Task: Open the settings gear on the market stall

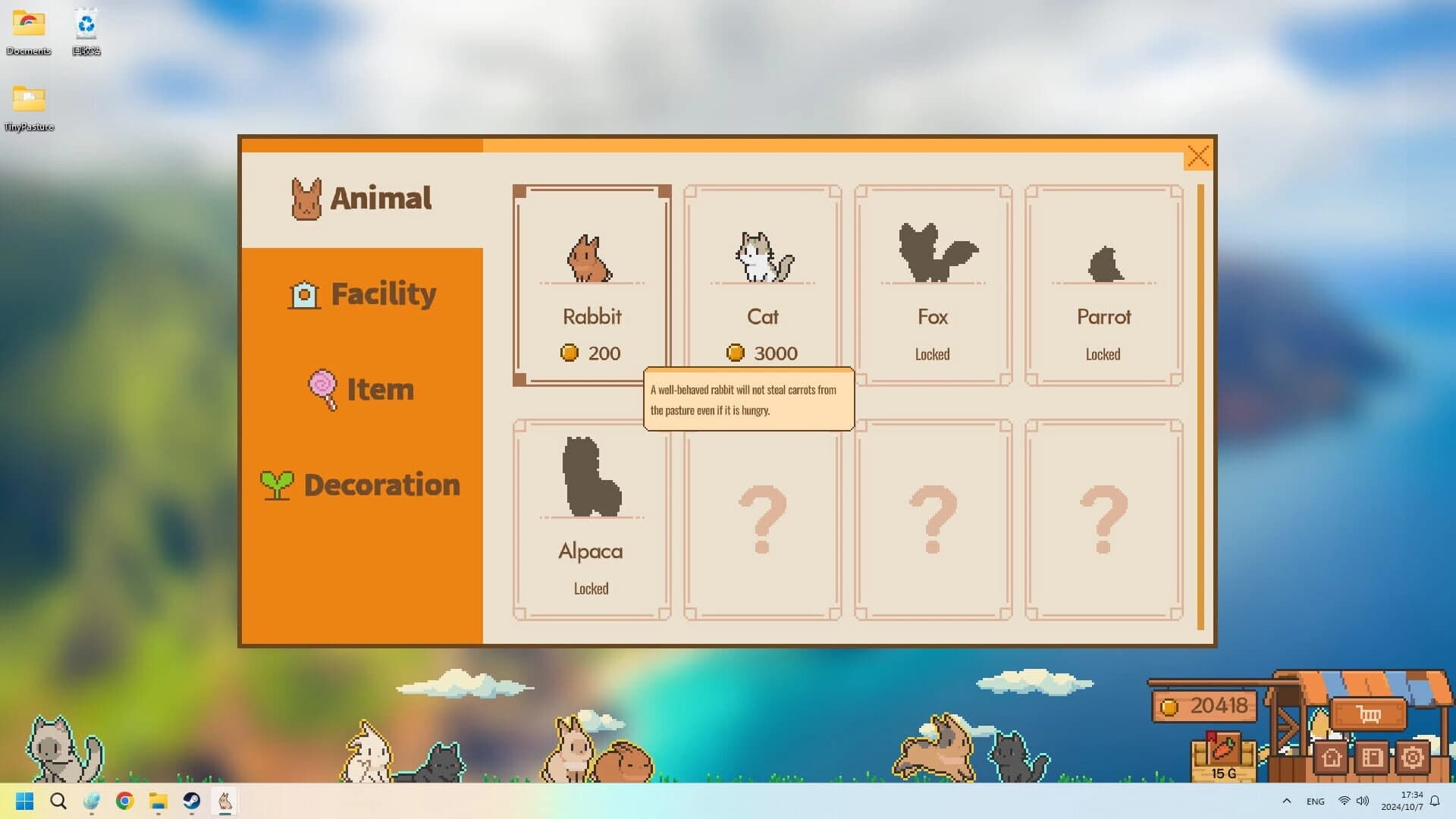Action: click(1412, 758)
